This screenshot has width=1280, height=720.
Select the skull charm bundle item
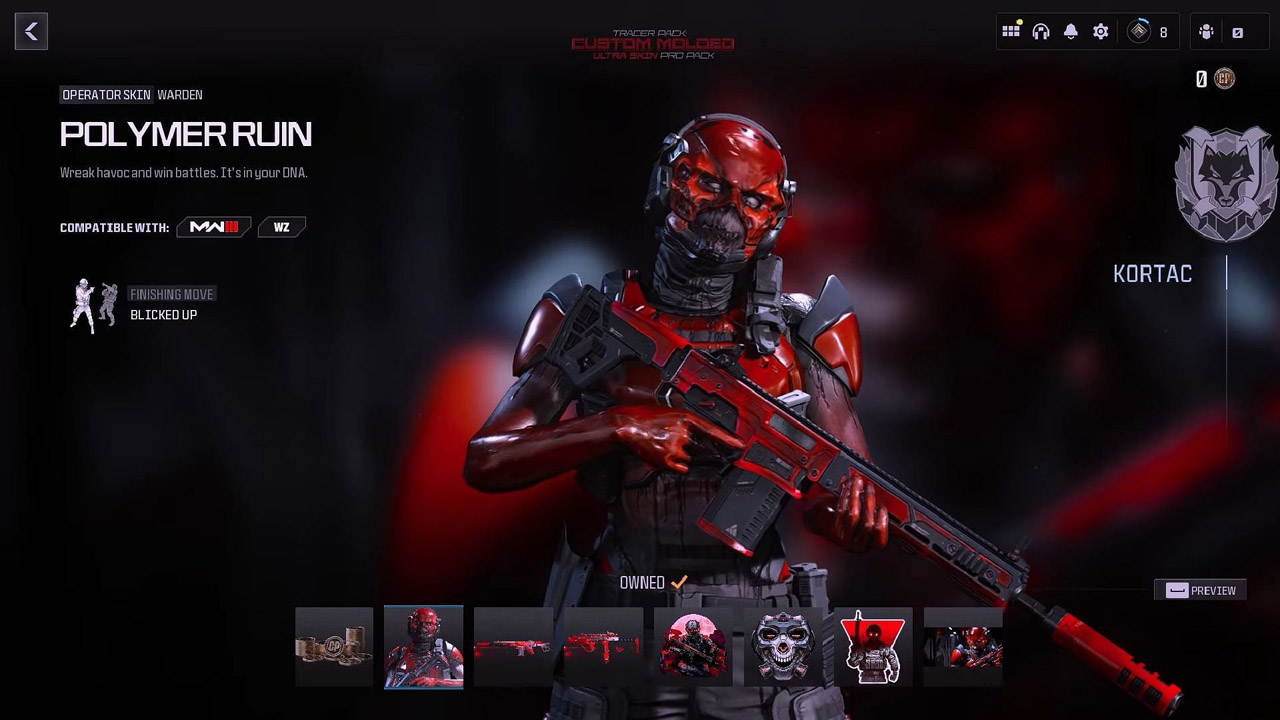tap(784, 646)
